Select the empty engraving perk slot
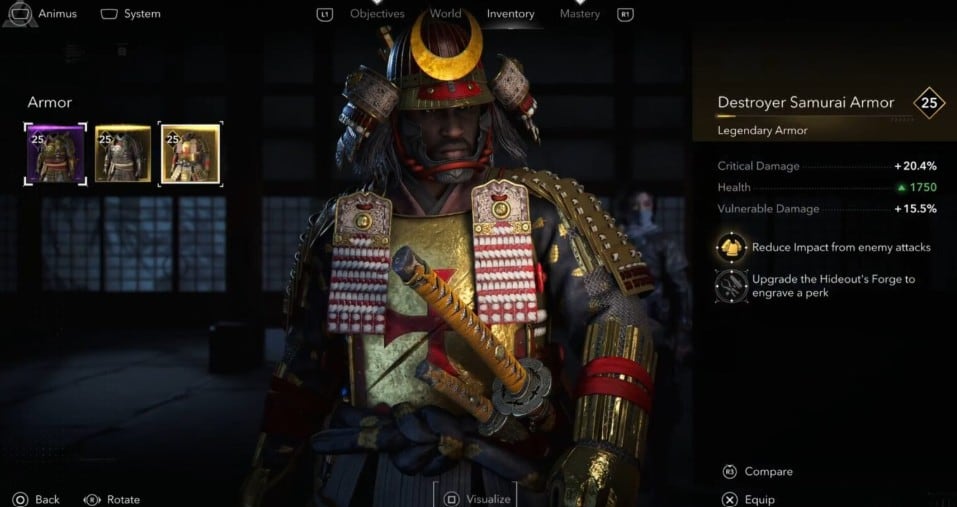The image size is (957, 507). point(732,286)
